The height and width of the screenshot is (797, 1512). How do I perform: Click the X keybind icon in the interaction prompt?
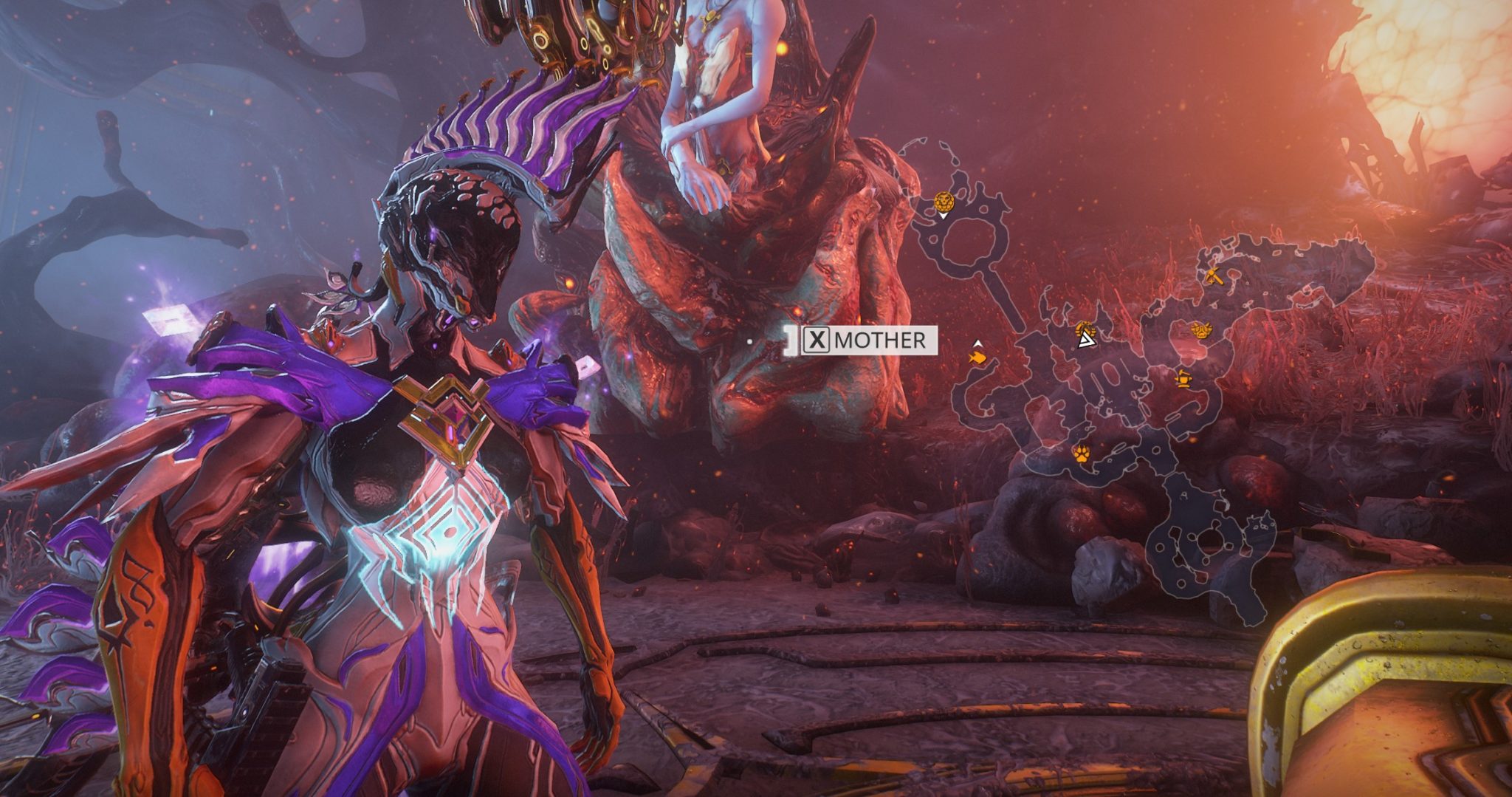pyautogui.click(x=818, y=340)
